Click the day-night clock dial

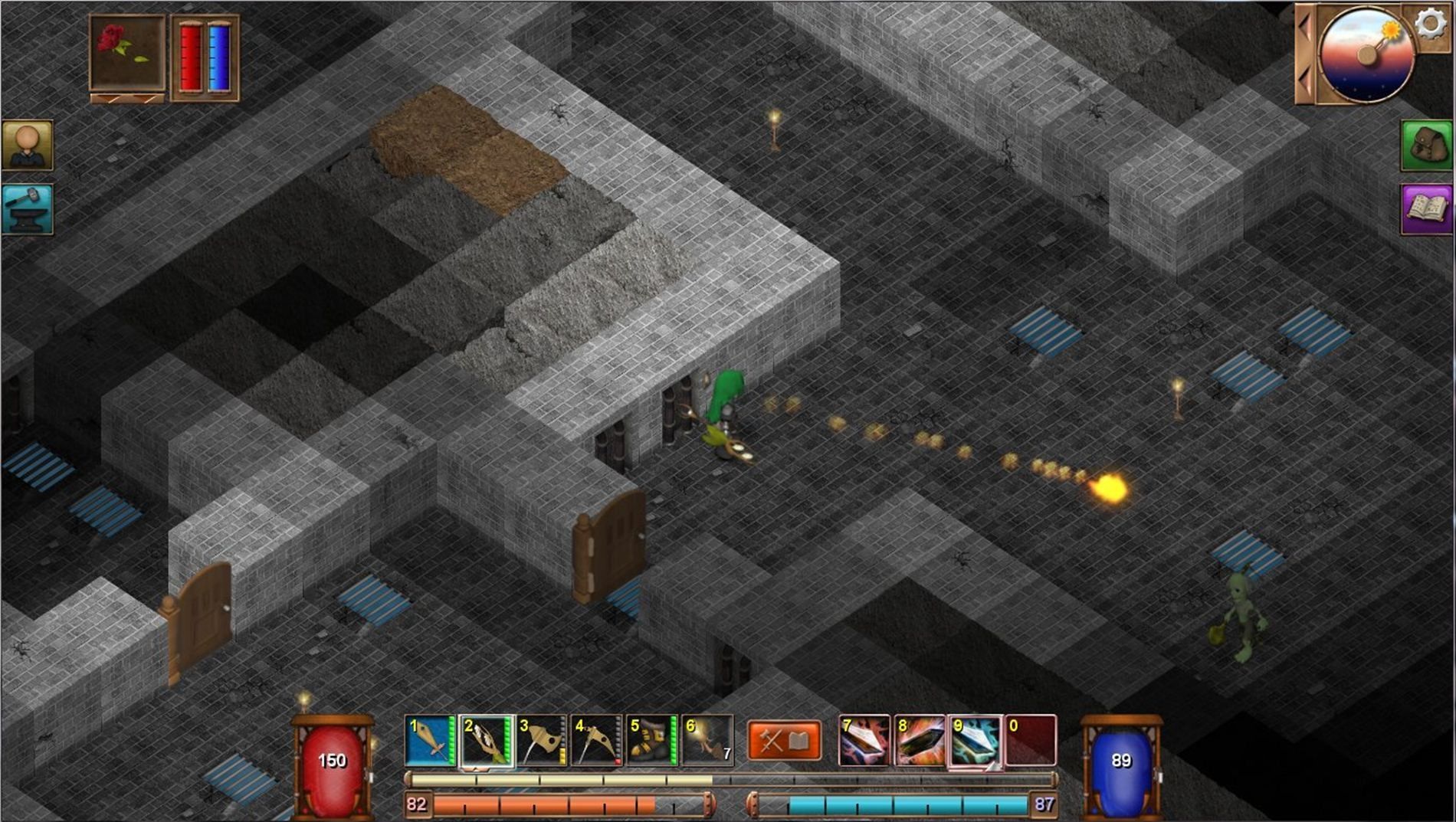(x=1365, y=55)
